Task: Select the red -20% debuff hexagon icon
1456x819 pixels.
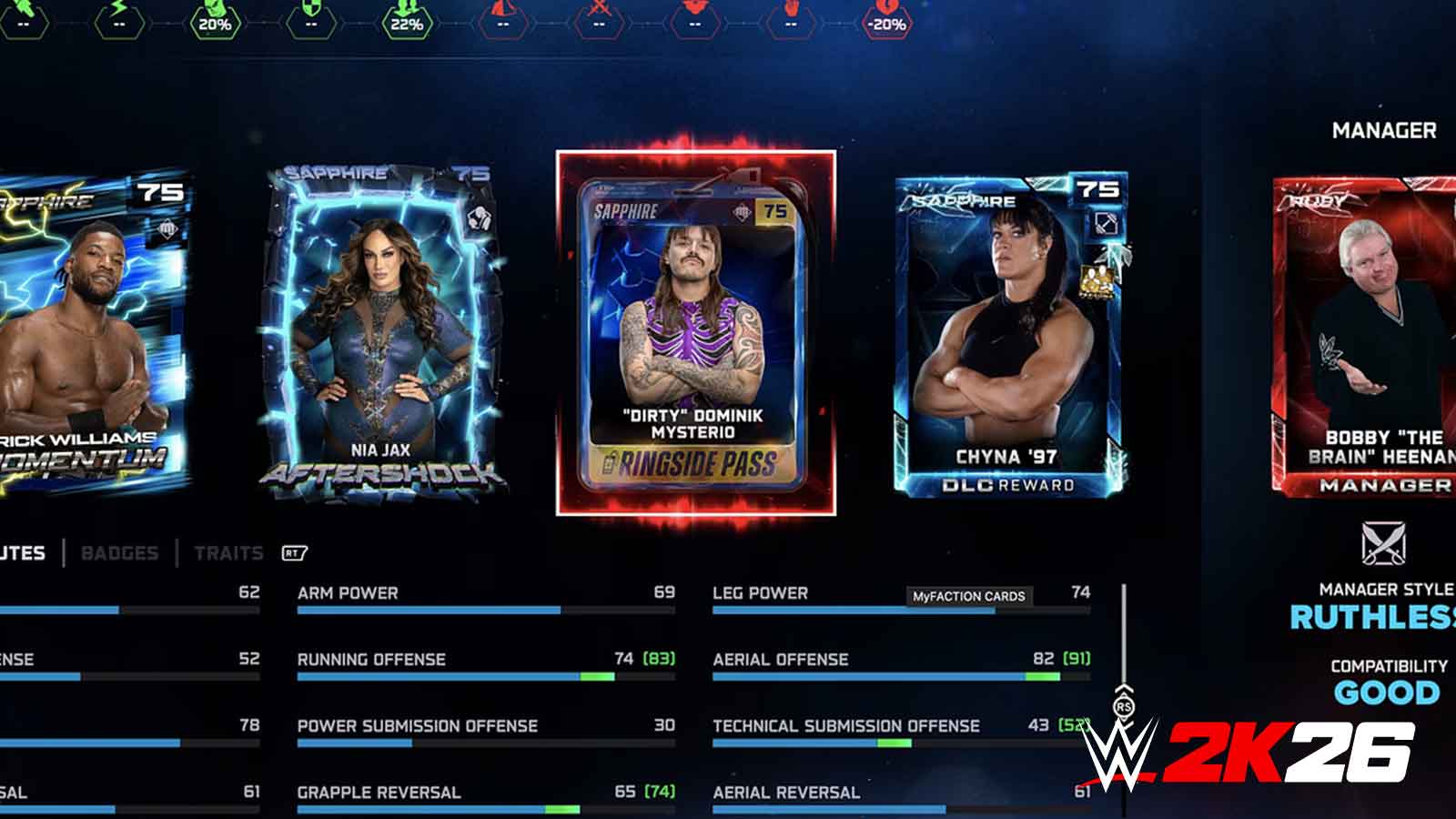Action: coord(887,23)
